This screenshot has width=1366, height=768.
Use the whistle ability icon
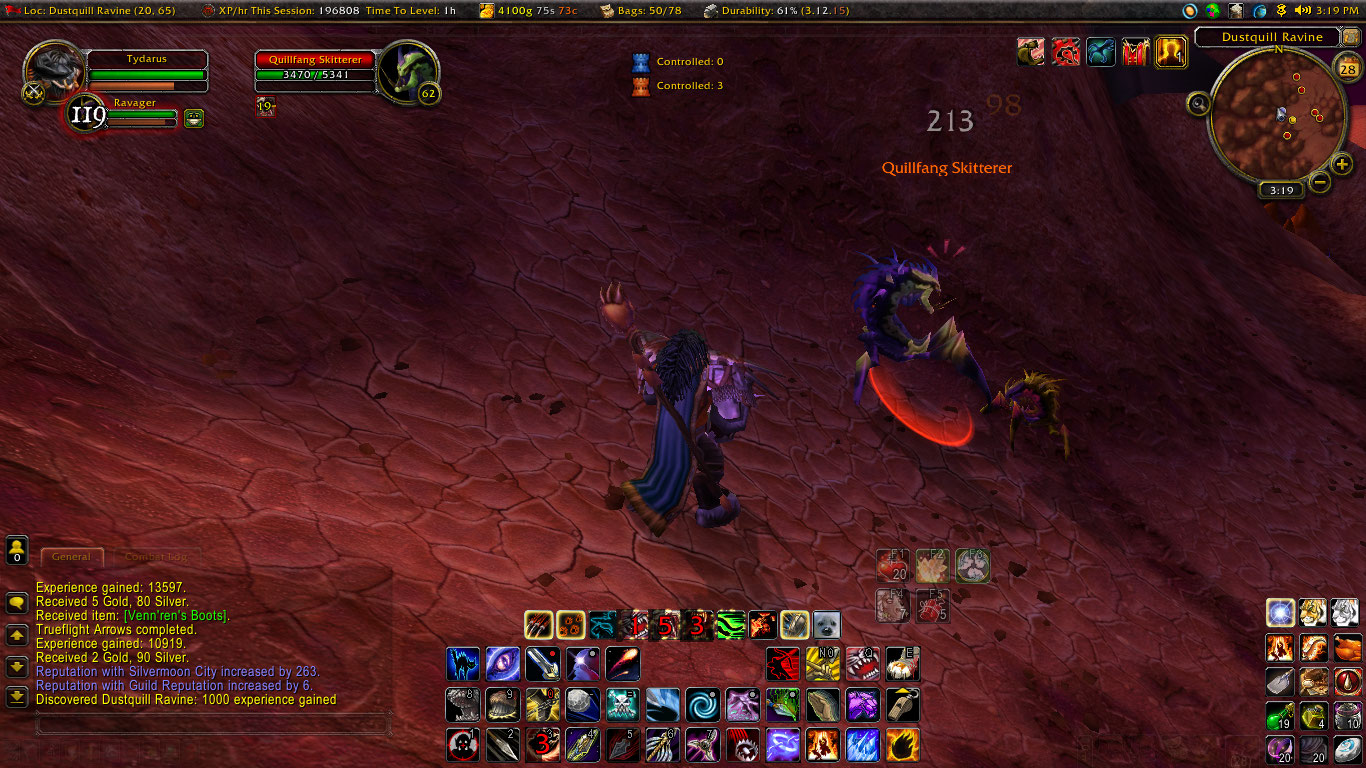(x=902, y=704)
